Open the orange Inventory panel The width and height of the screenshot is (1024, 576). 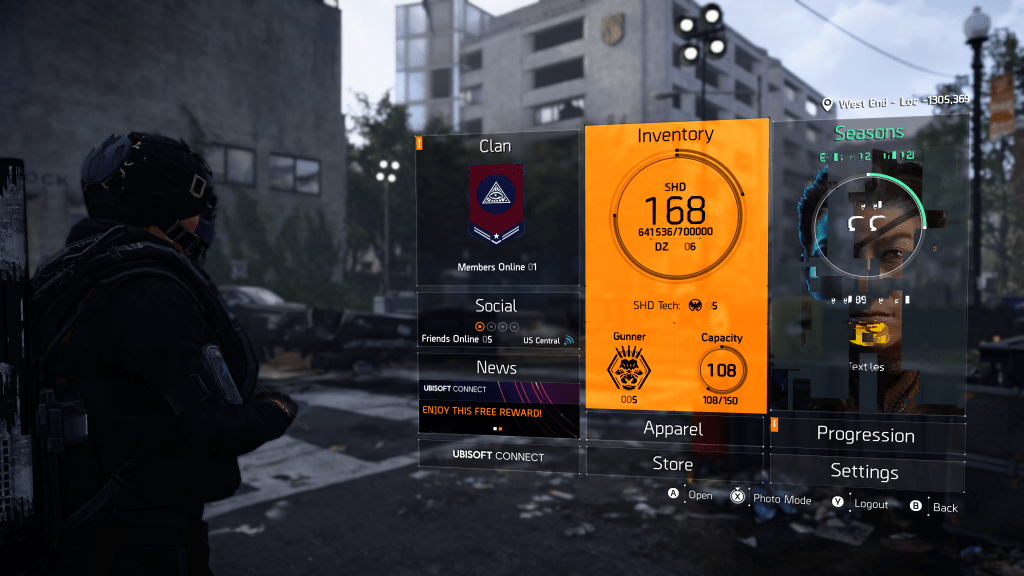click(676, 265)
